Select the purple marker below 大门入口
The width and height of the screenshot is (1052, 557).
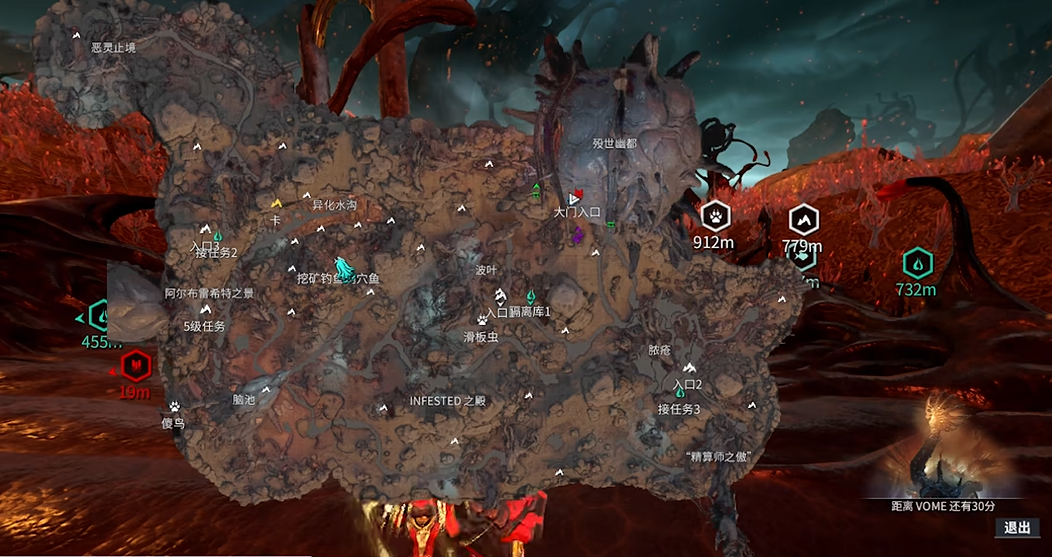(x=578, y=235)
